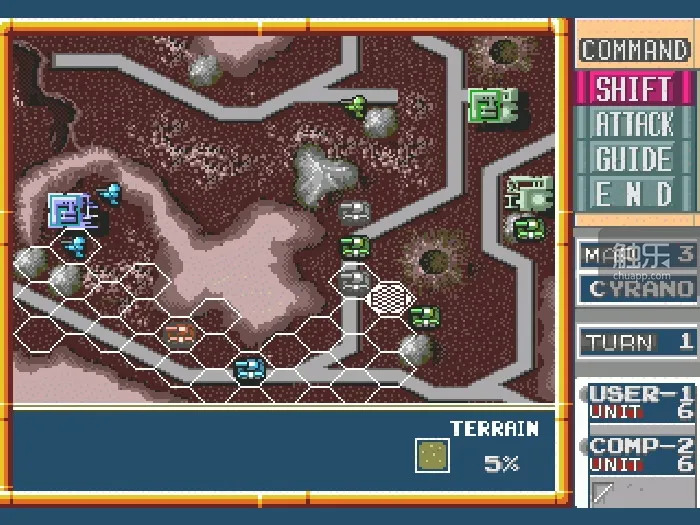The image size is (700, 525).
Task: Select the orange tank in the hex grid
Action: coord(180,332)
